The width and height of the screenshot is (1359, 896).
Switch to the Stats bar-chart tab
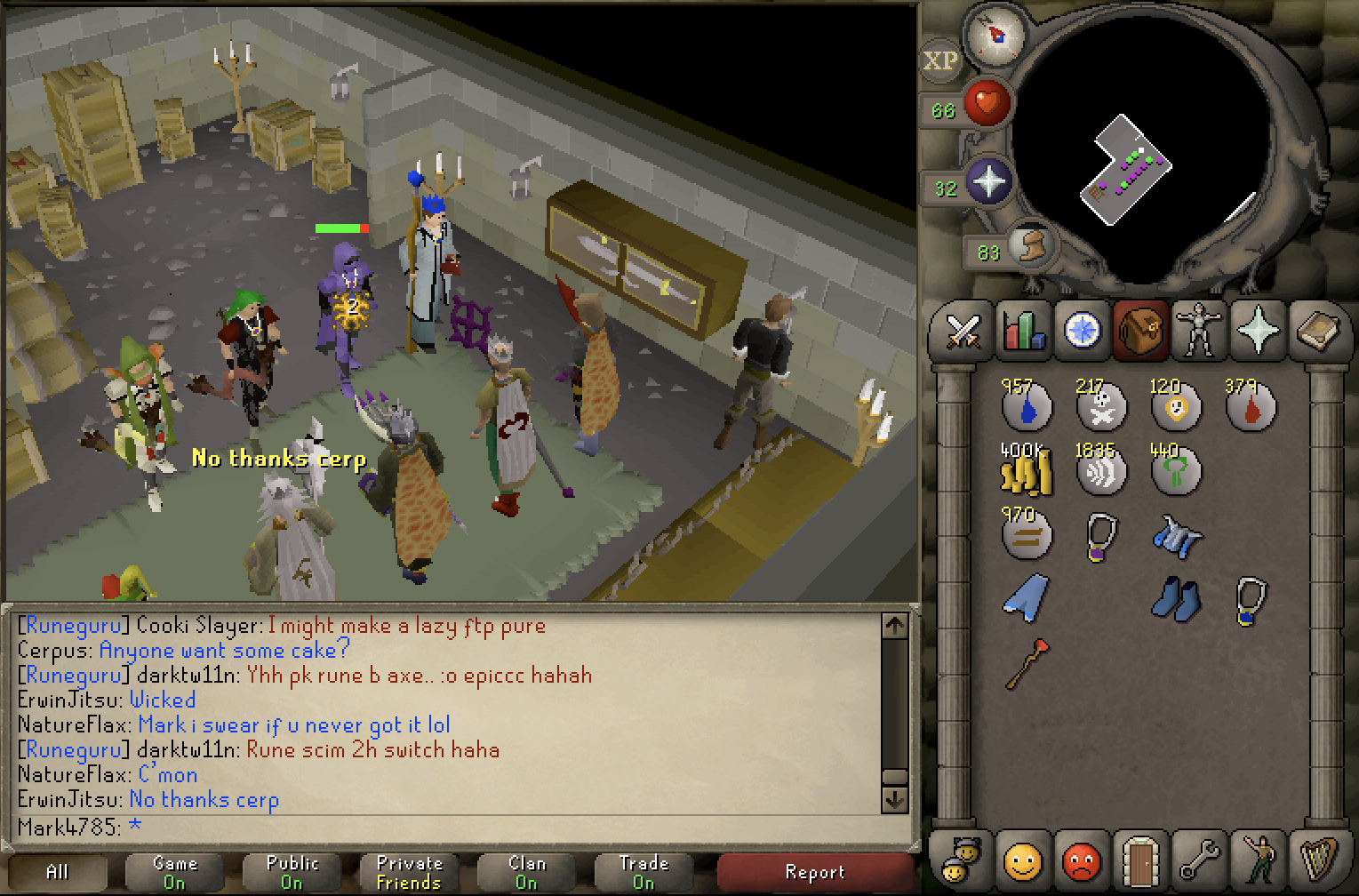point(1023,332)
